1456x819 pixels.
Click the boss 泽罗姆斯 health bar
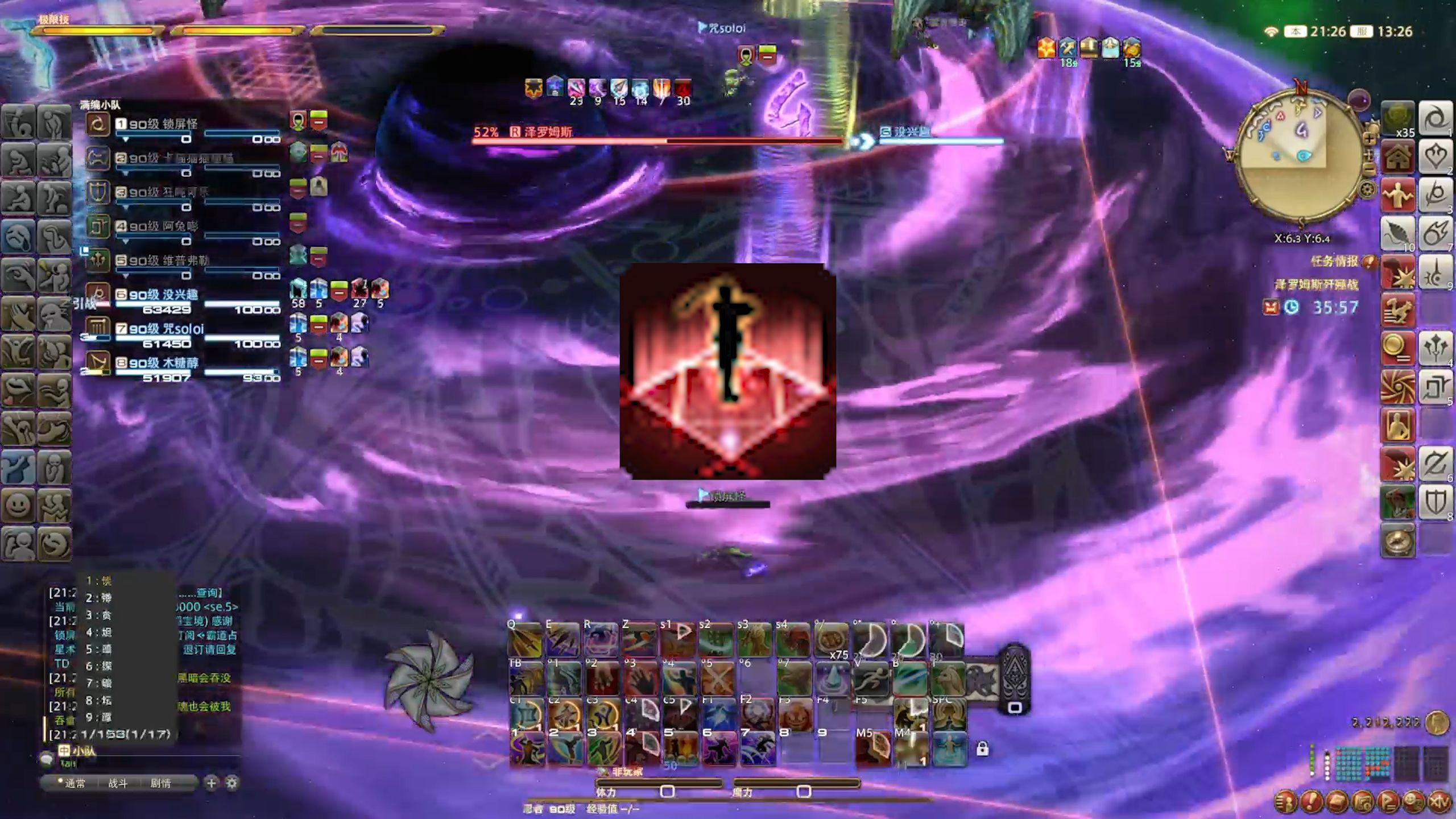pos(654,139)
